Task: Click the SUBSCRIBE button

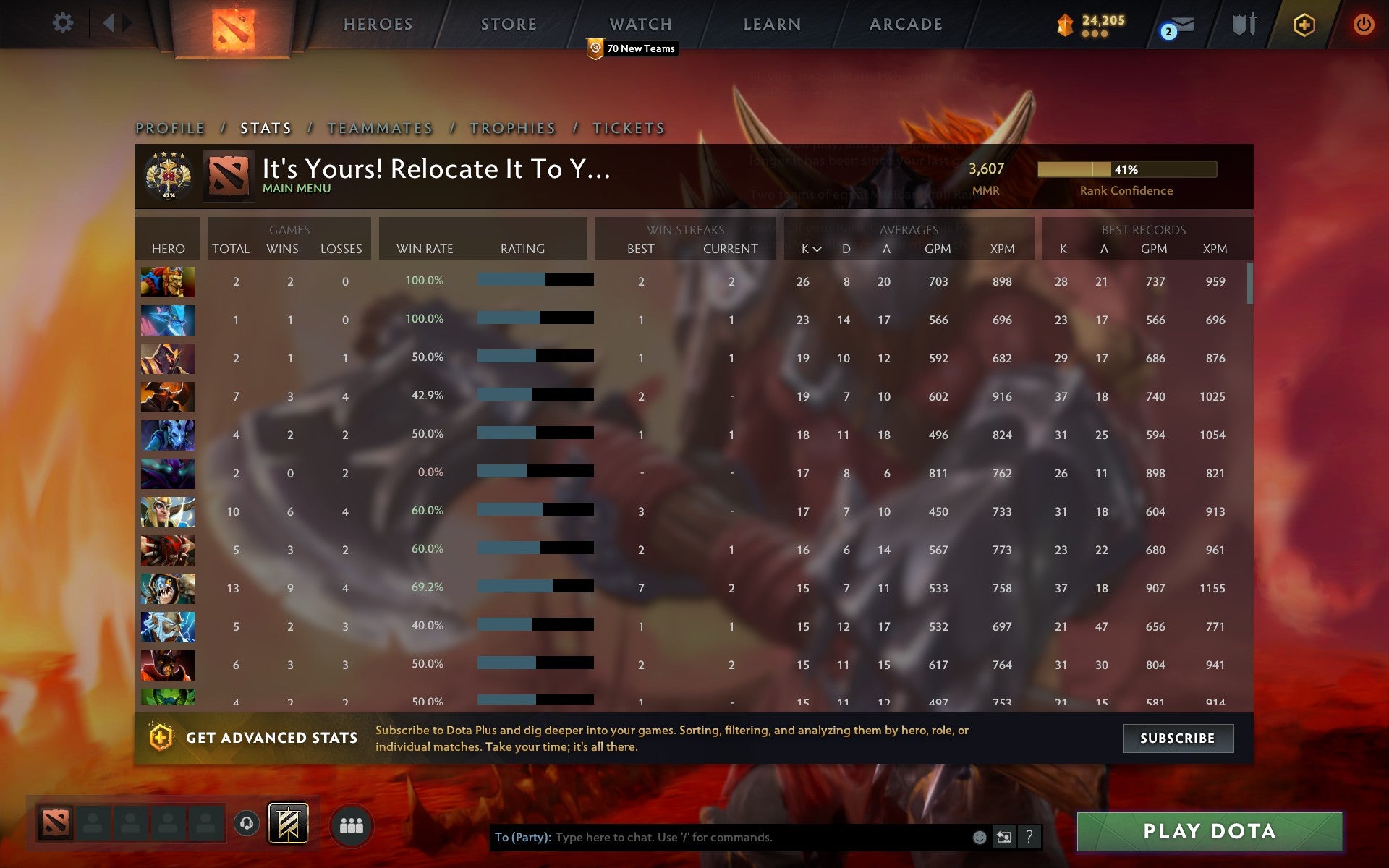Action: click(1178, 738)
